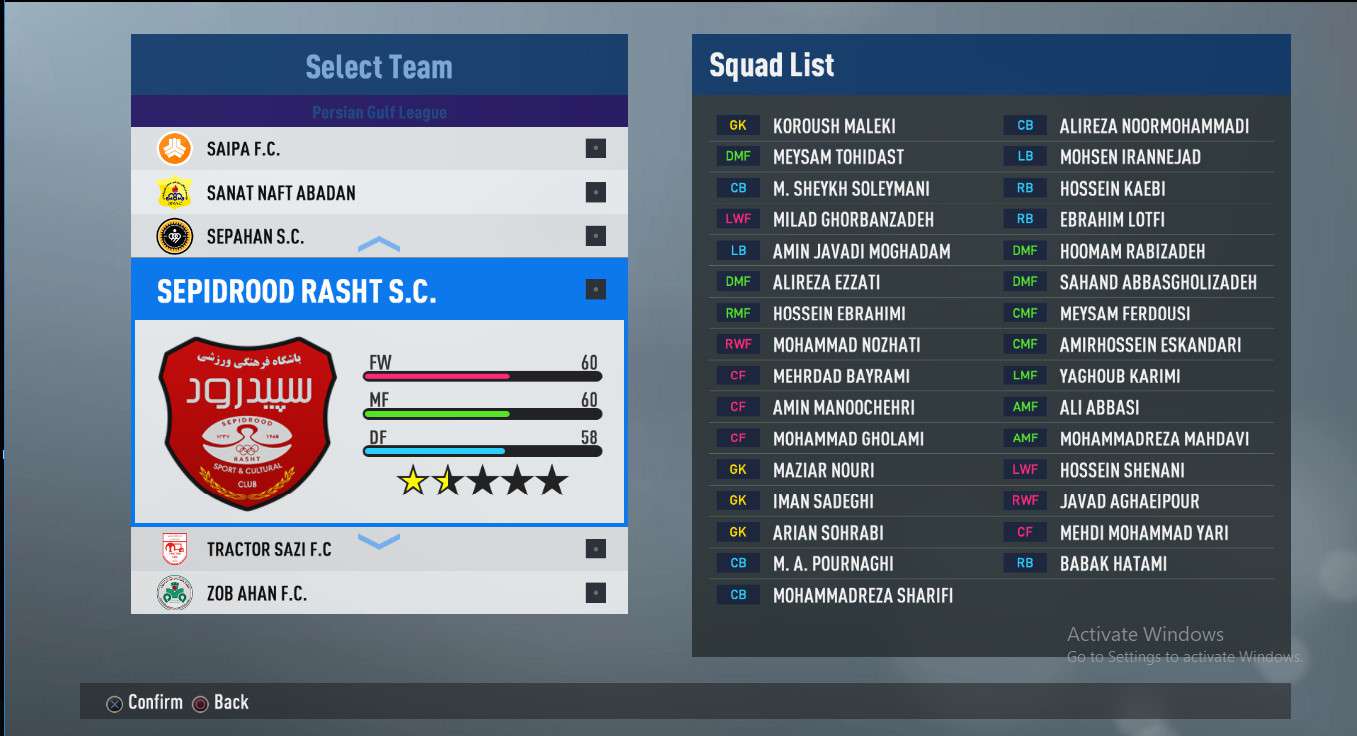Screen dimensions: 1357x736
Task: Click the down arrow below the team card
Action: [379, 541]
